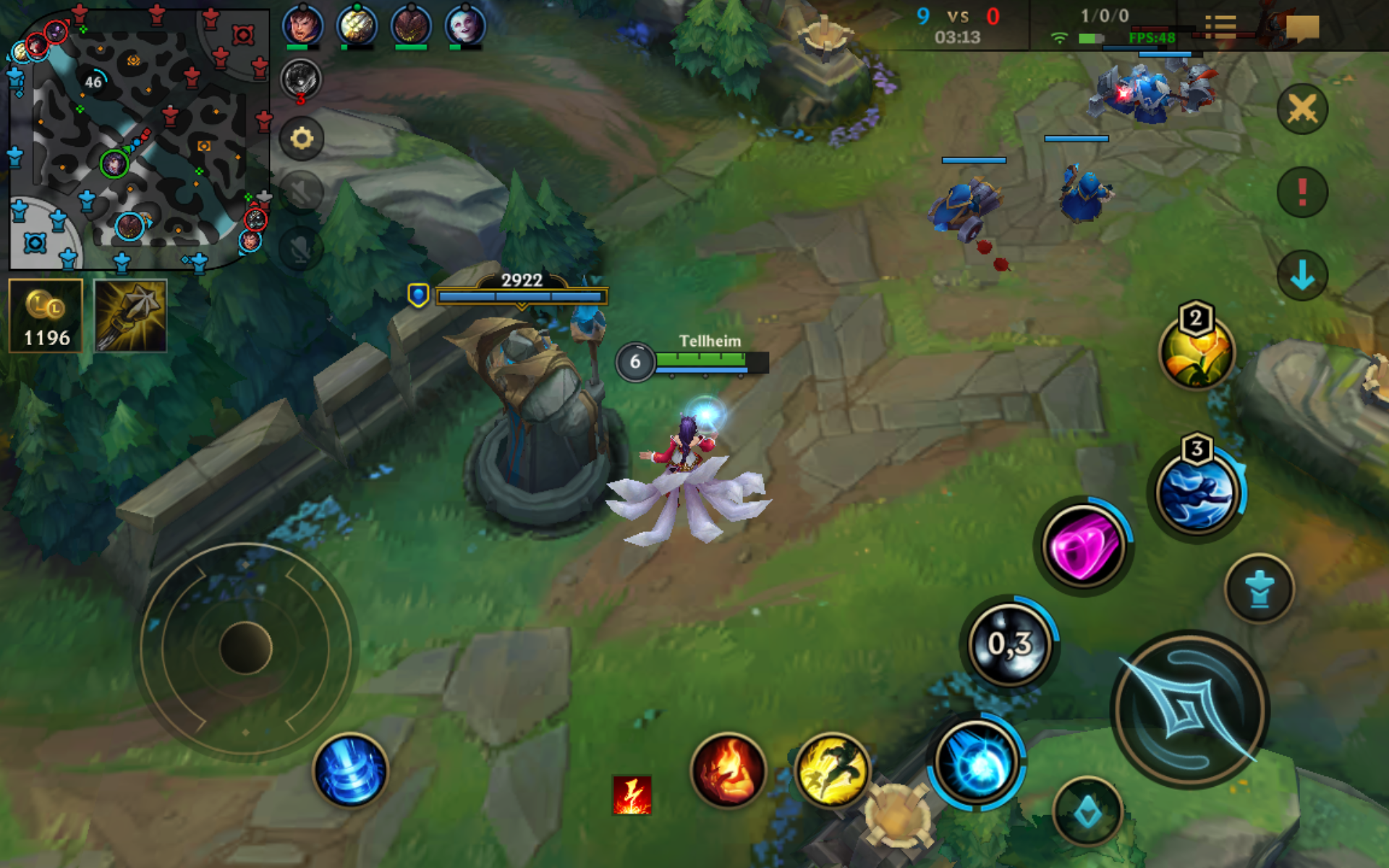The height and width of the screenshot is (868, 1389).
Task: Cast the Spirit Rush ultimate
Action: [1197, 493]
